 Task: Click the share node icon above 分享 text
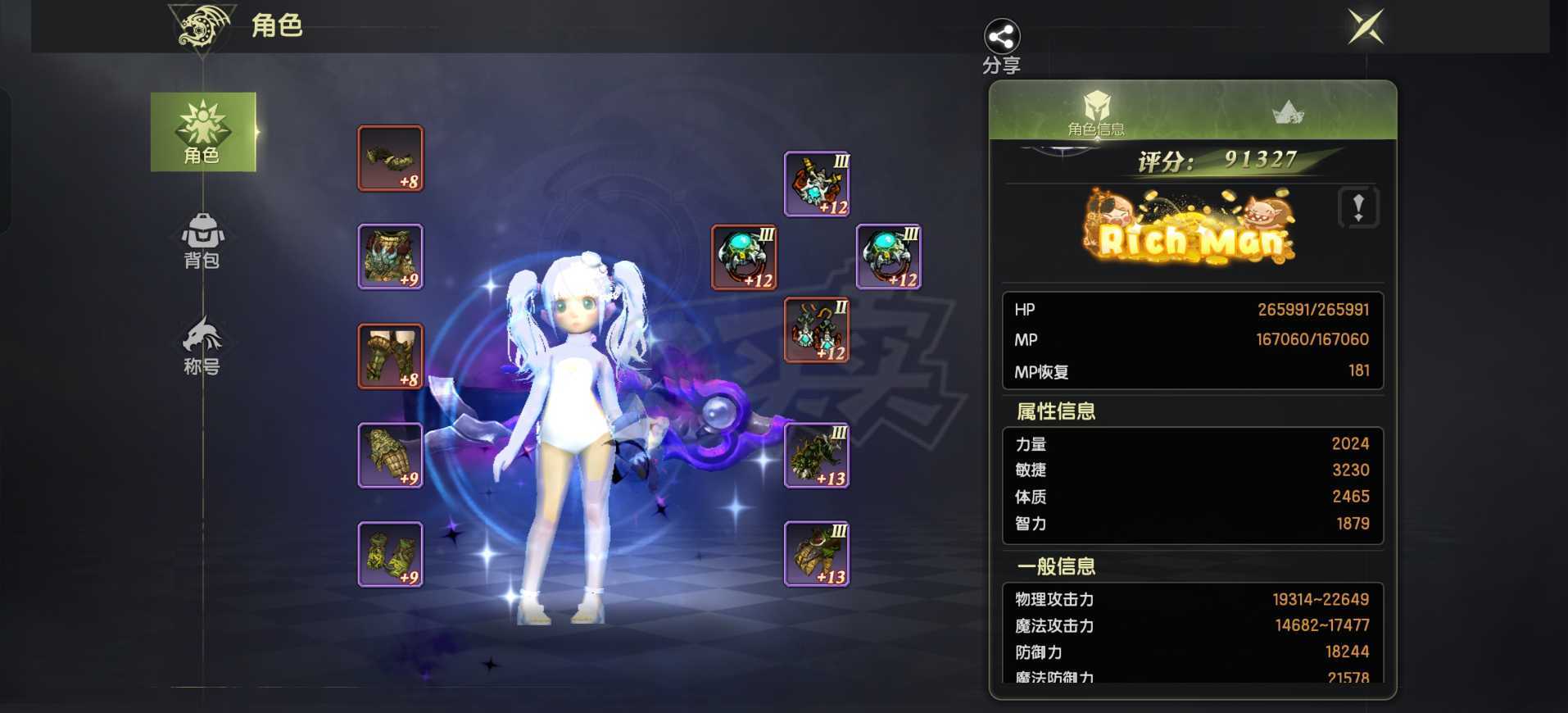click(1000, 35)
